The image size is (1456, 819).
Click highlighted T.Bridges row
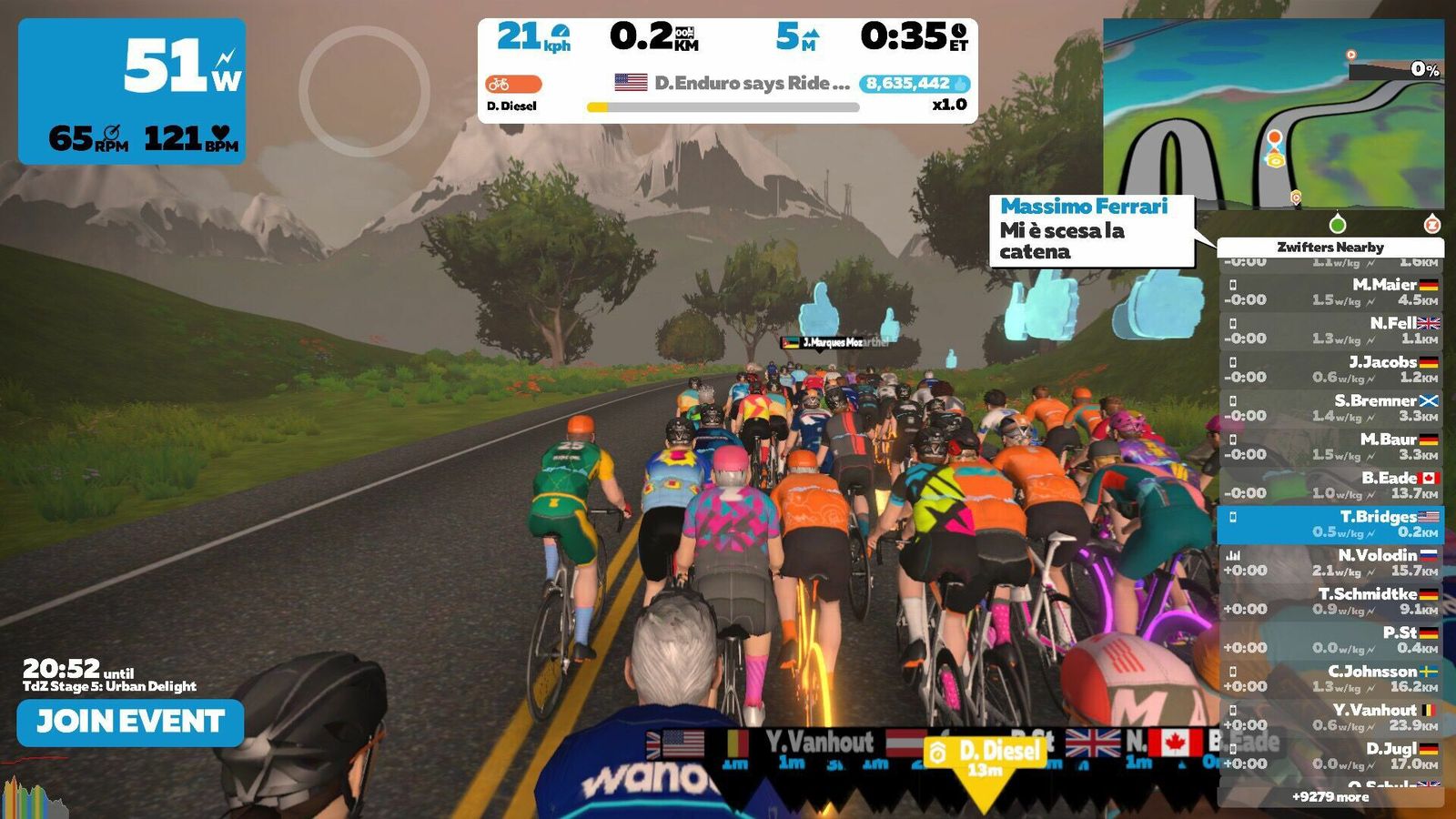tap(1330, 524)
